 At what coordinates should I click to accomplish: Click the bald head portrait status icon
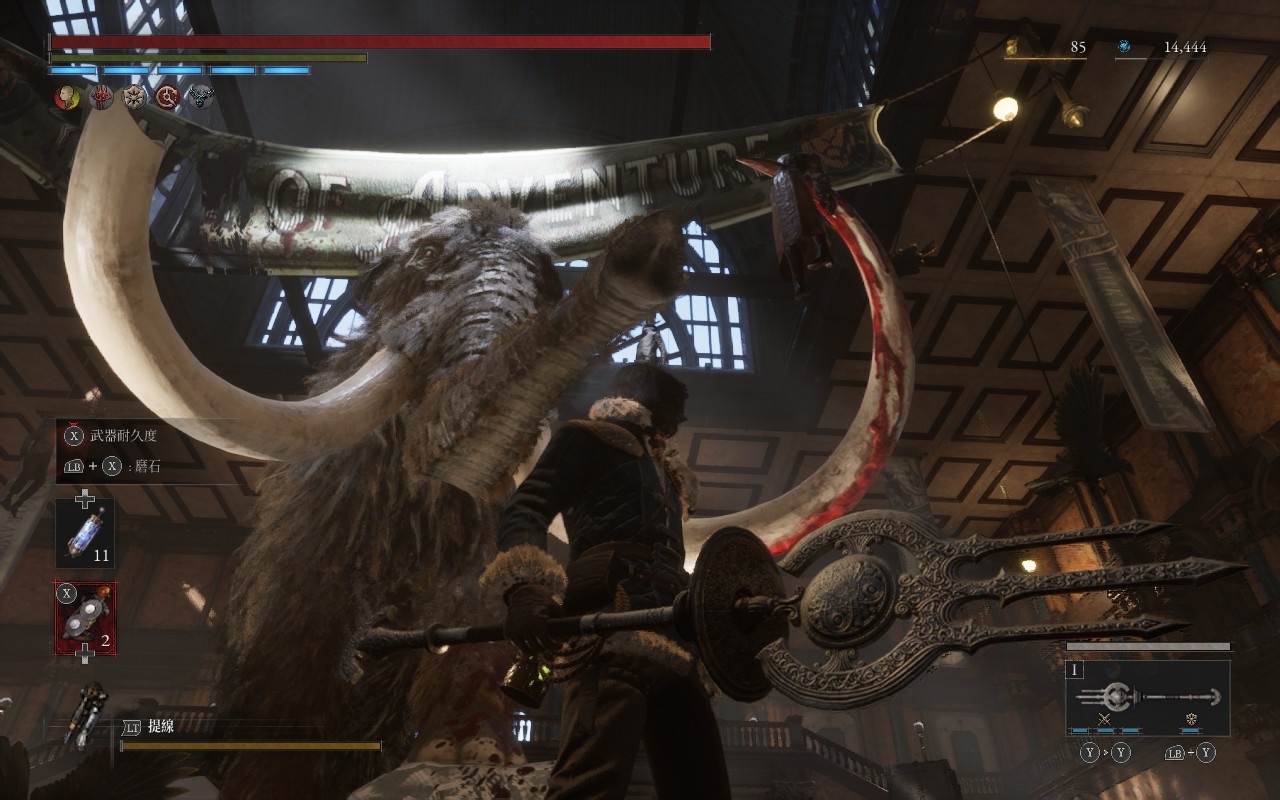(x=68, y=97)
